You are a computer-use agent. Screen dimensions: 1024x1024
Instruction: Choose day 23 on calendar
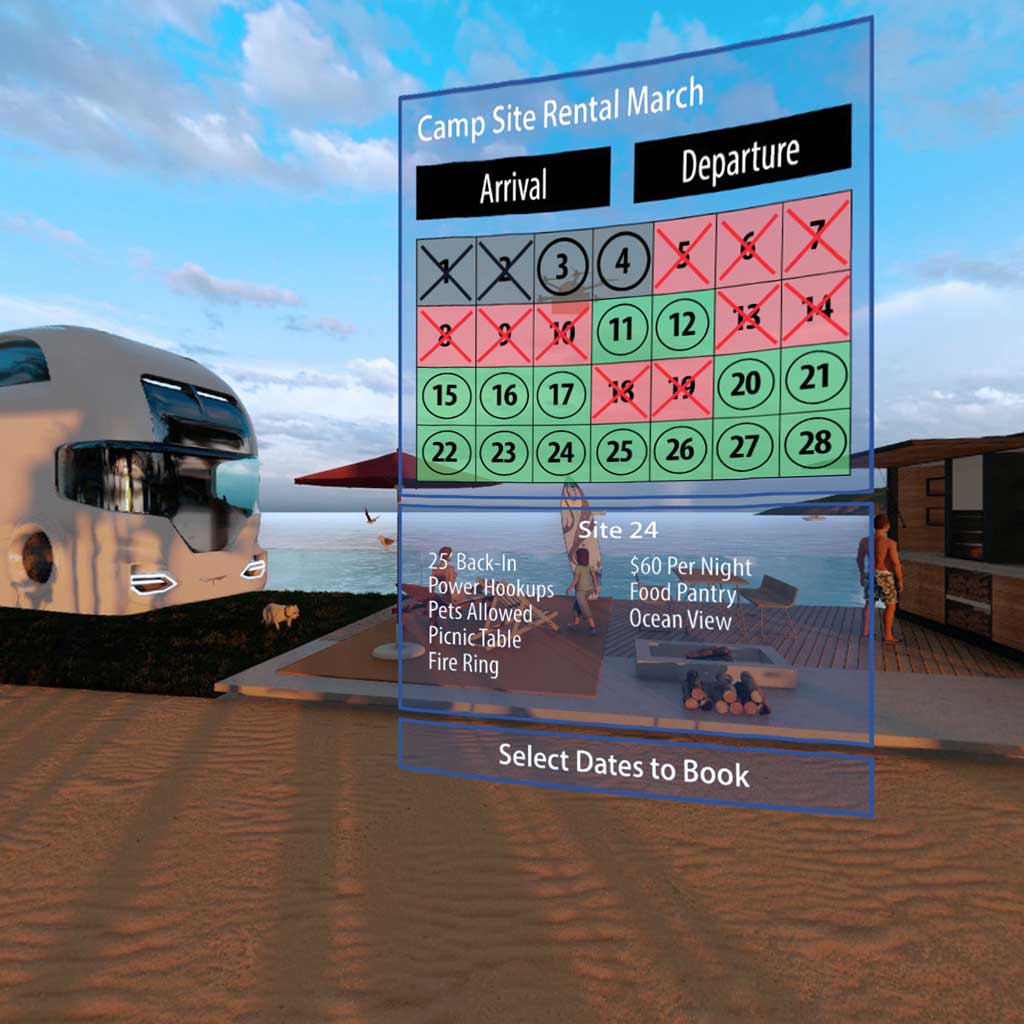(x=503, y=452)
